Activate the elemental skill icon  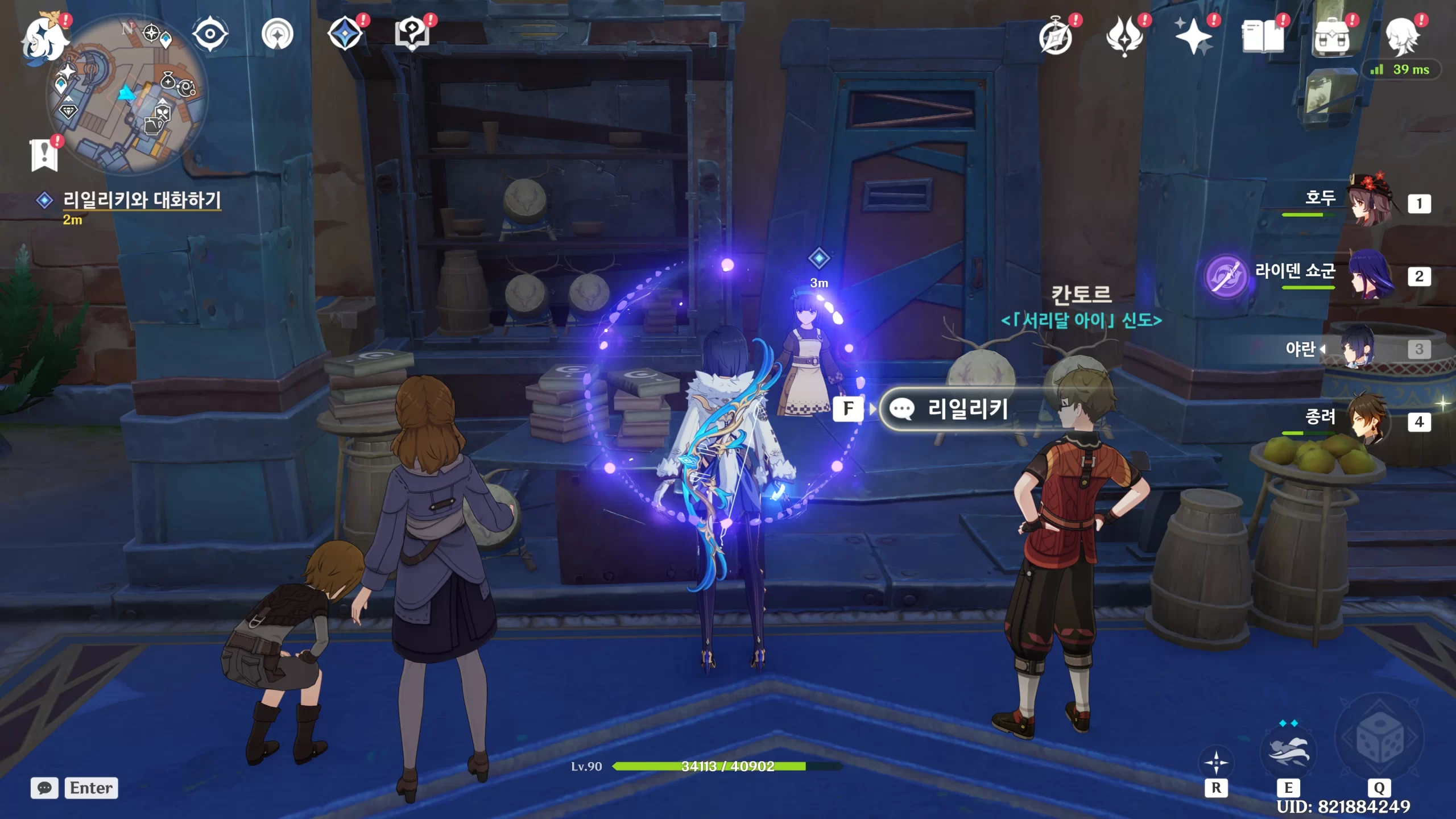pyautogui.click(x=1288, y=751)
